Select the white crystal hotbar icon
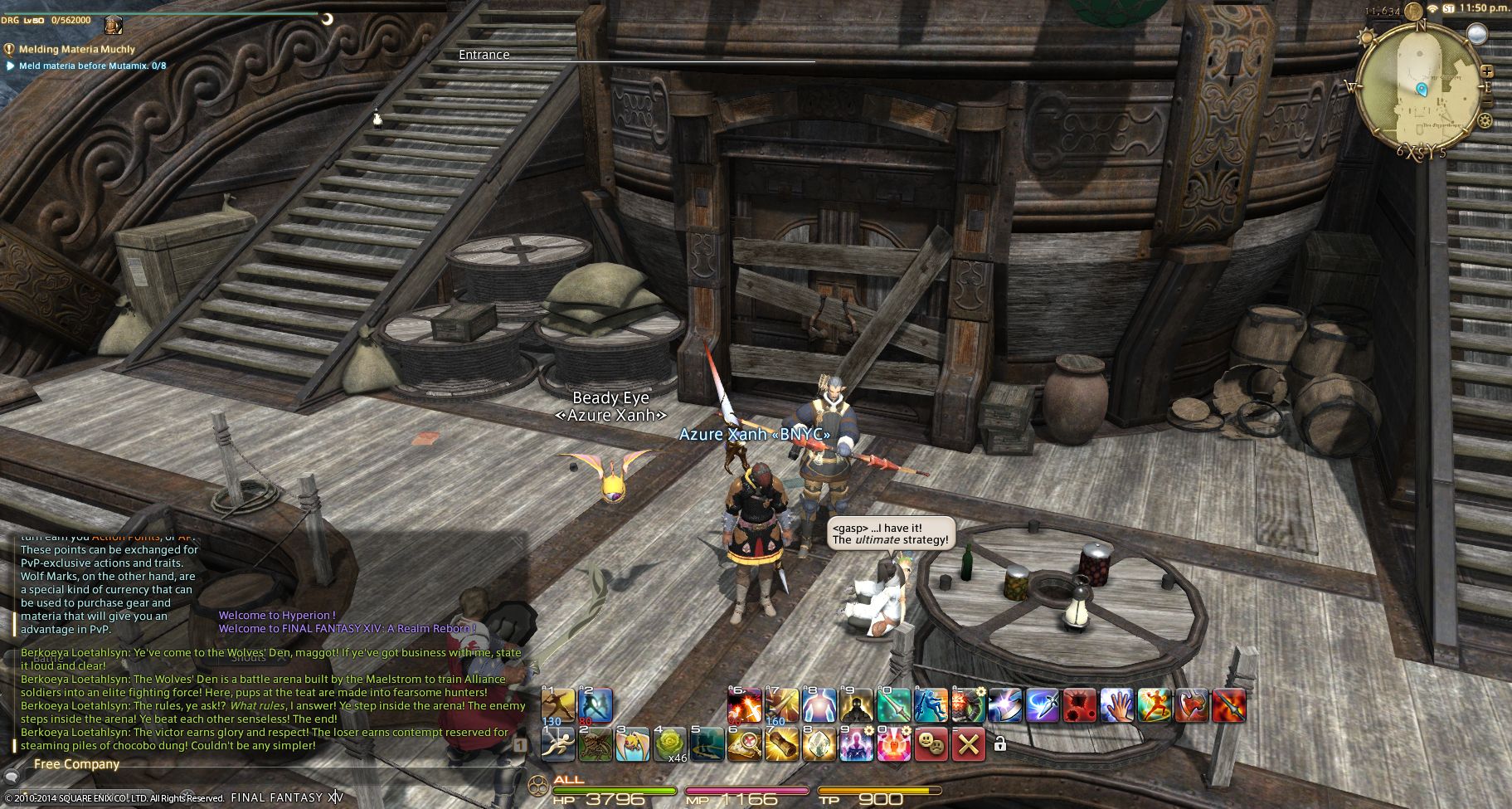This screenshot has height=809, width=1512. point(819,743)
